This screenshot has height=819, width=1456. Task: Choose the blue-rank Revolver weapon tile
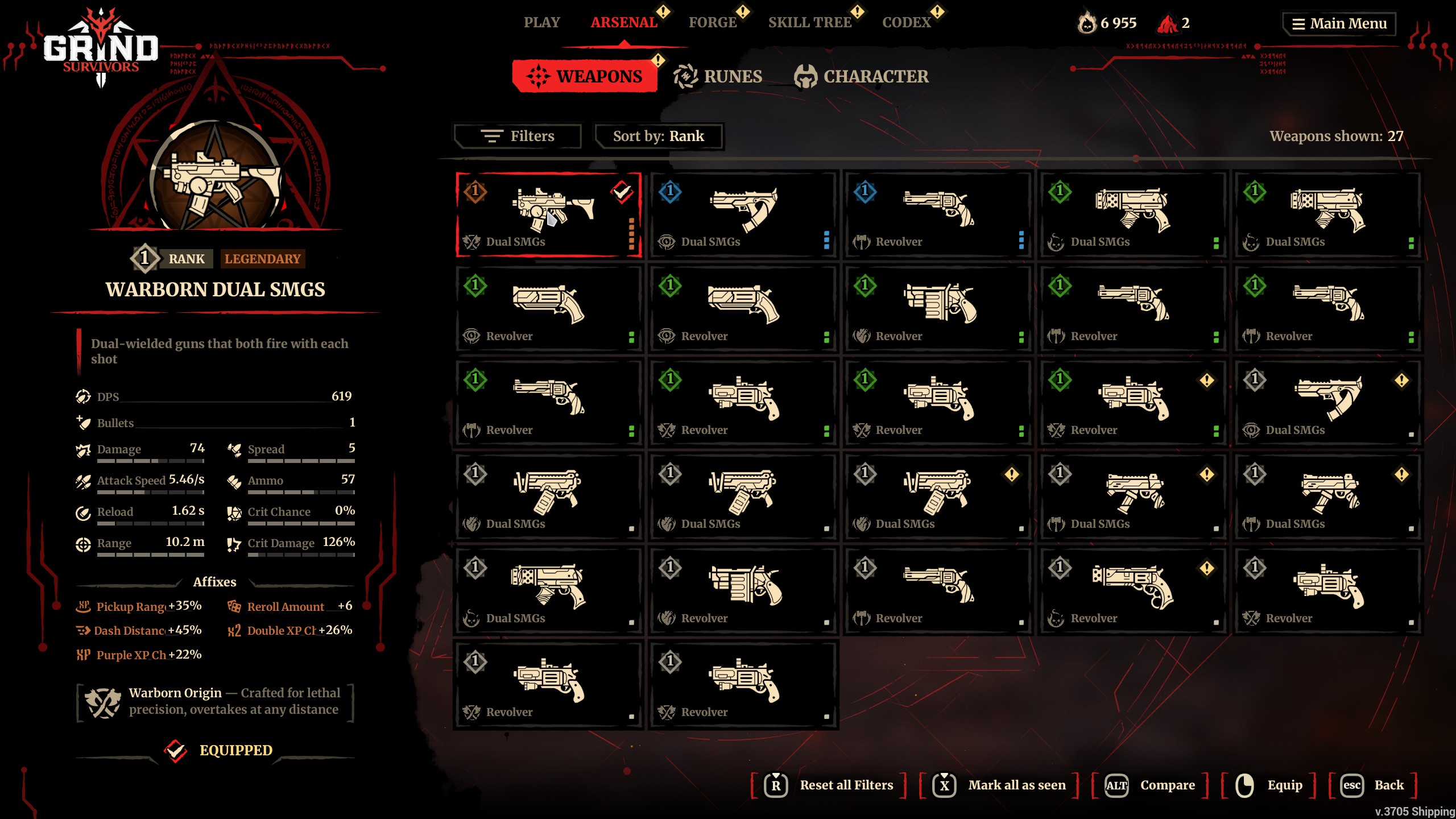(x=938, y=215)
